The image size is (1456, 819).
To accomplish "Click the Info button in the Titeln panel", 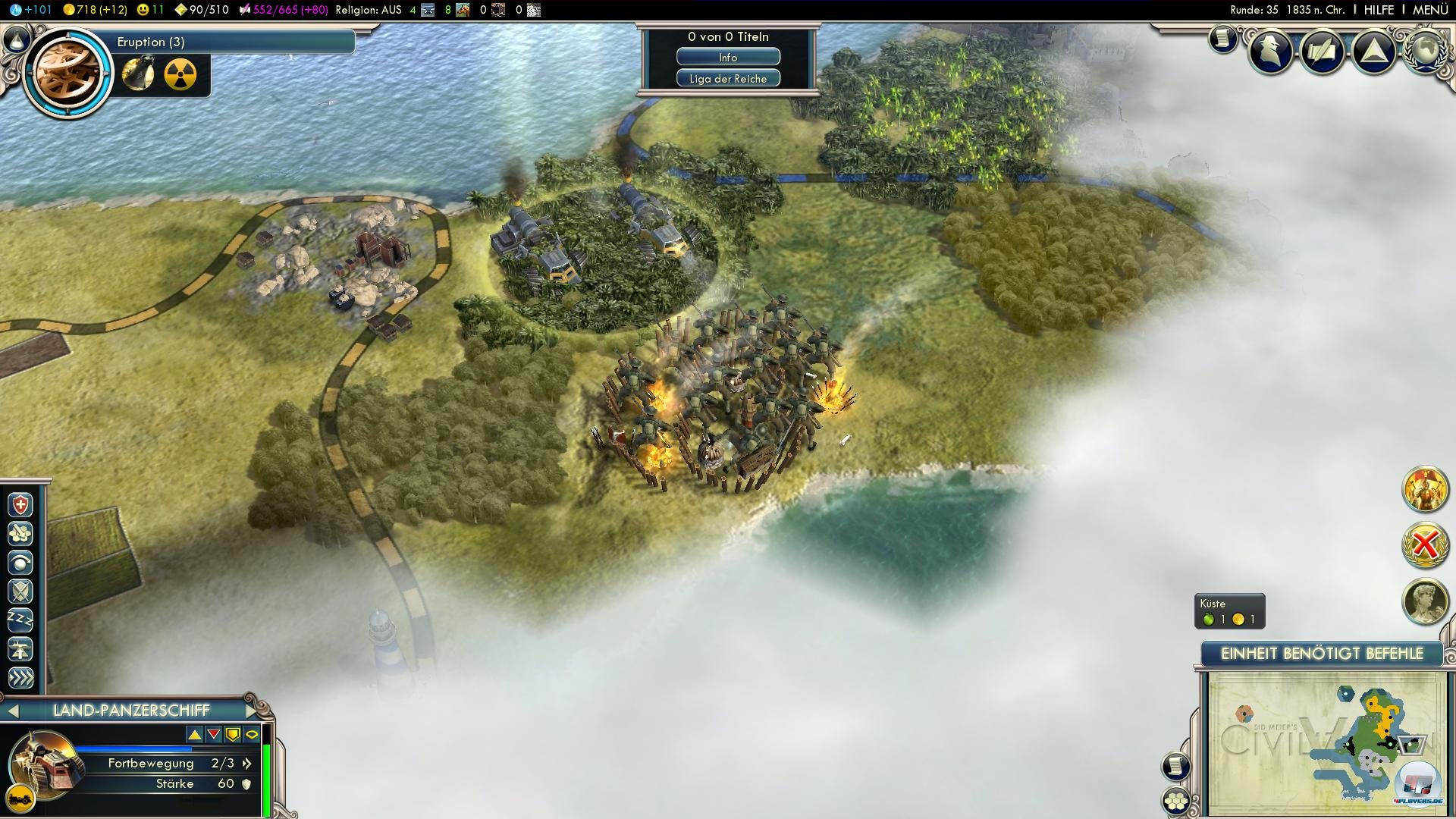I will [x=728, y=58].
